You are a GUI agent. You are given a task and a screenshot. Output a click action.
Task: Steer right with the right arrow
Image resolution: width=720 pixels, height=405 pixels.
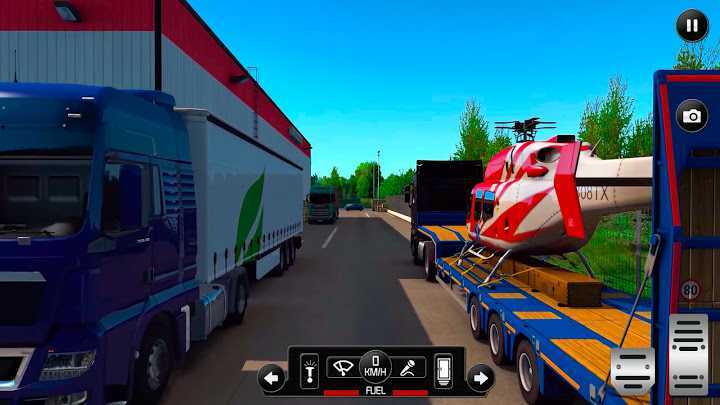(480, 378)
